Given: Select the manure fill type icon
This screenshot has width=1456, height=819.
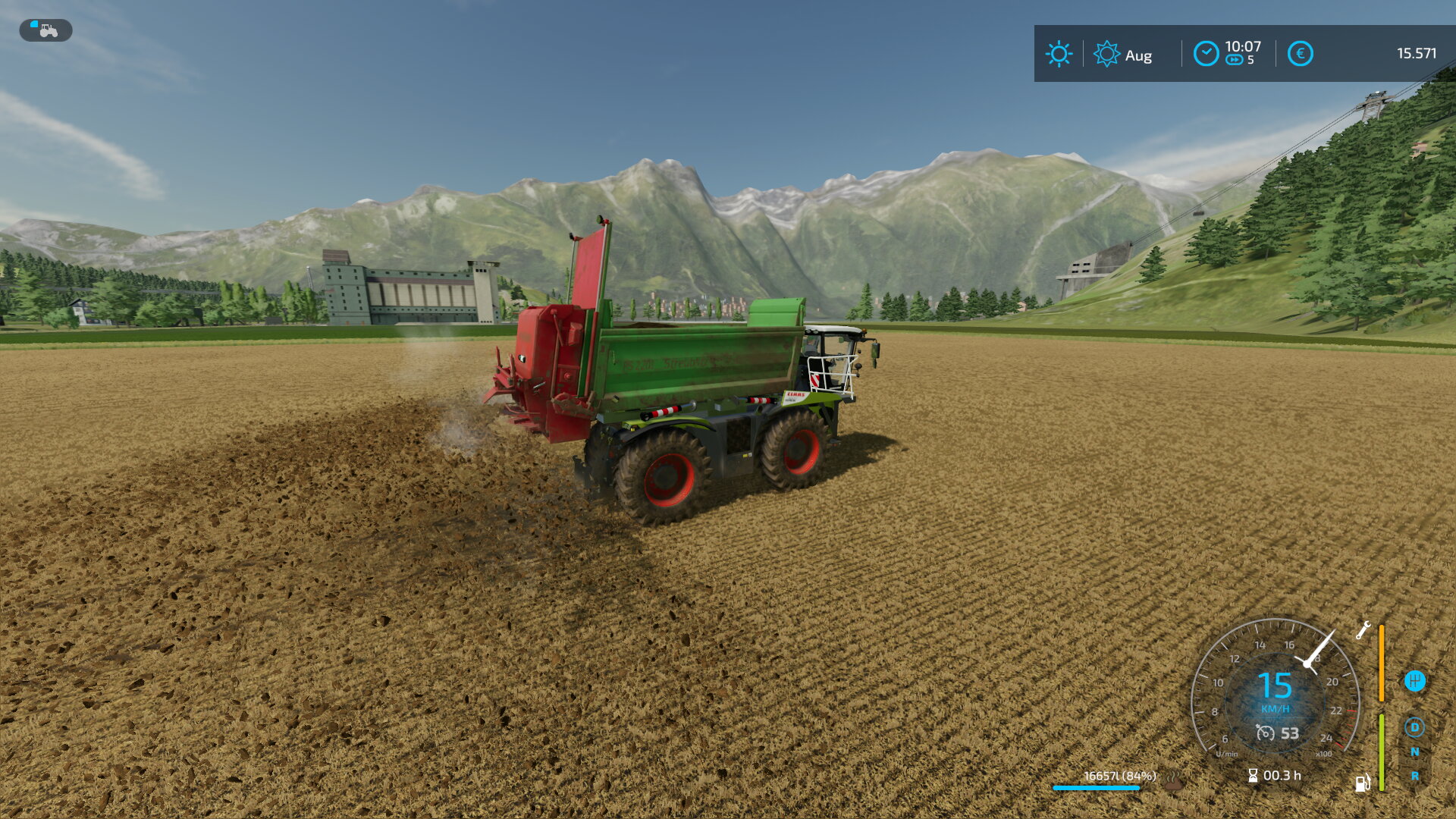Looking at the screenshot, I should pos(1174,780).
